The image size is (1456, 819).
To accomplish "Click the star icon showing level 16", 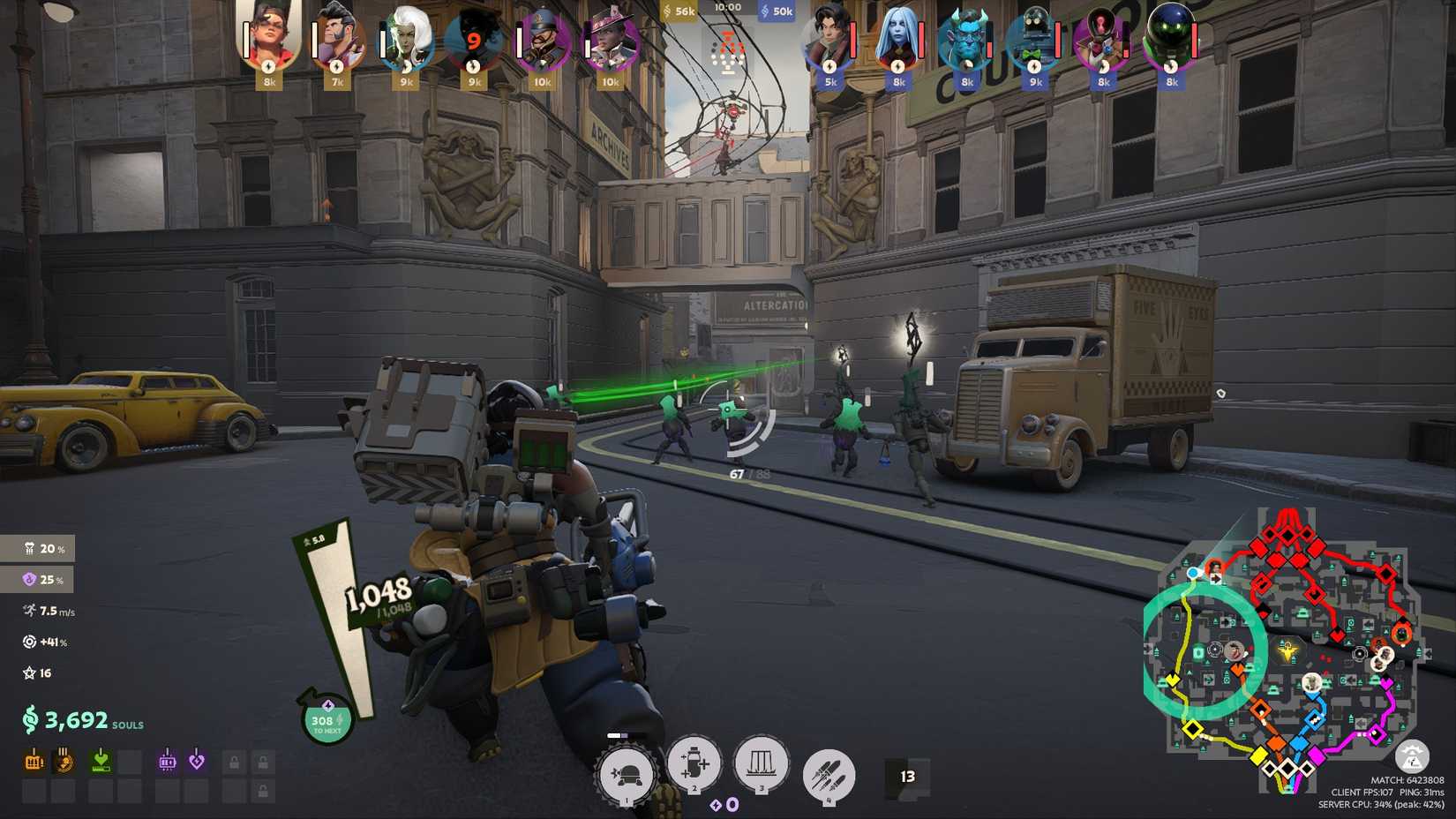I will point(29,673).
